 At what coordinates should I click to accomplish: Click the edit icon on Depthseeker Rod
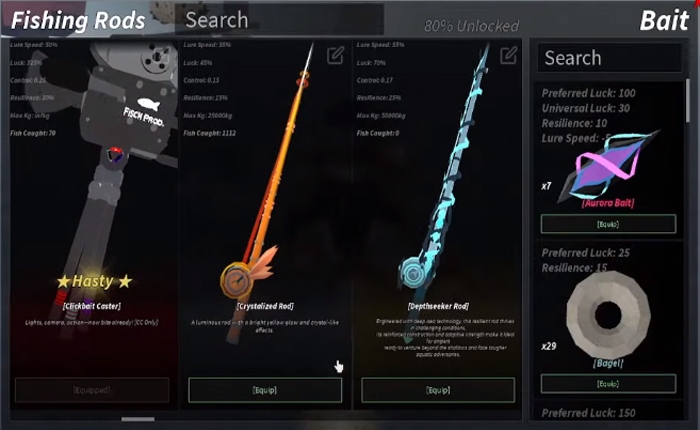pos(508,54)
